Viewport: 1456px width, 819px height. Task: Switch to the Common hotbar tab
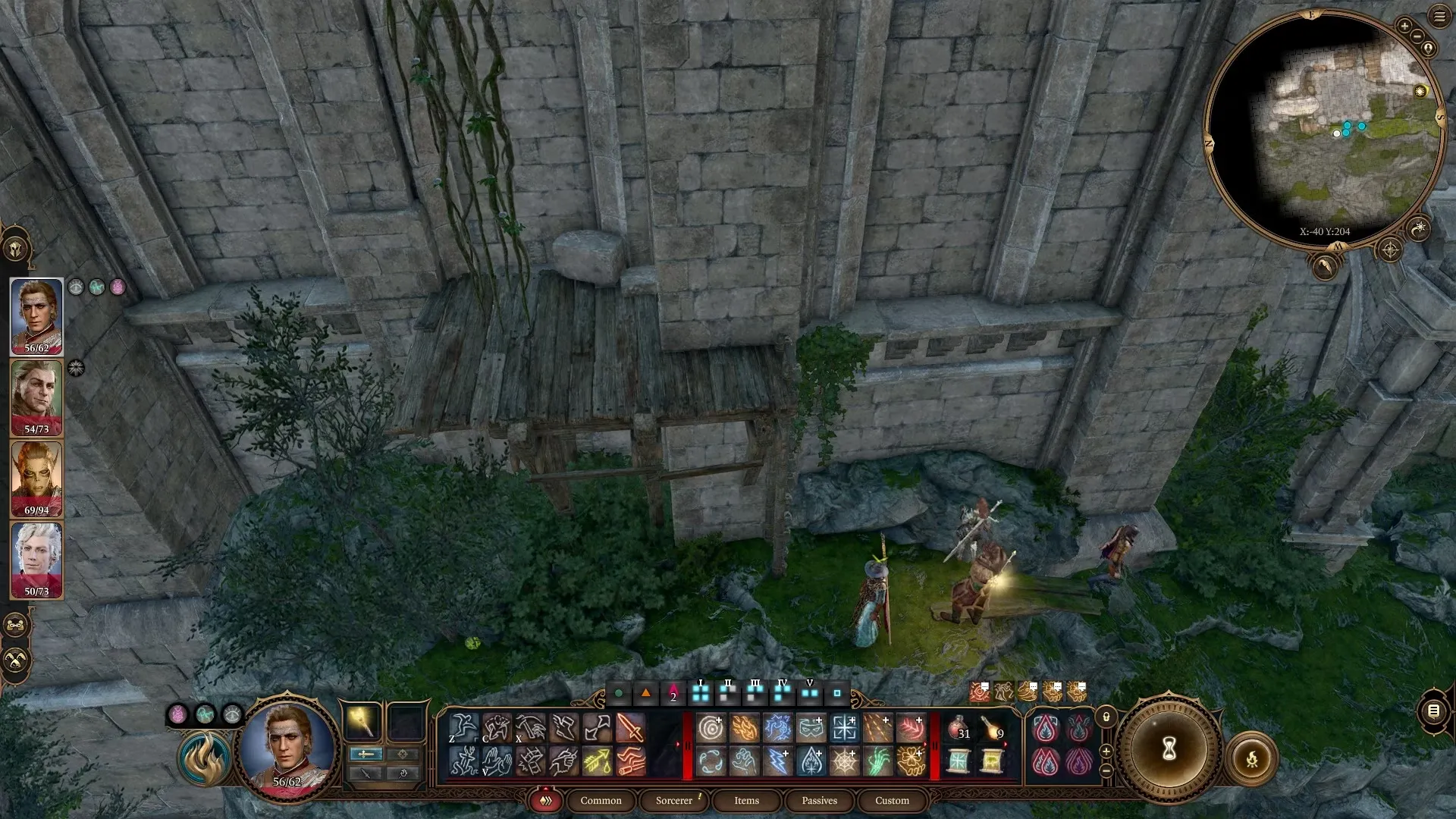tap(601, 800)
